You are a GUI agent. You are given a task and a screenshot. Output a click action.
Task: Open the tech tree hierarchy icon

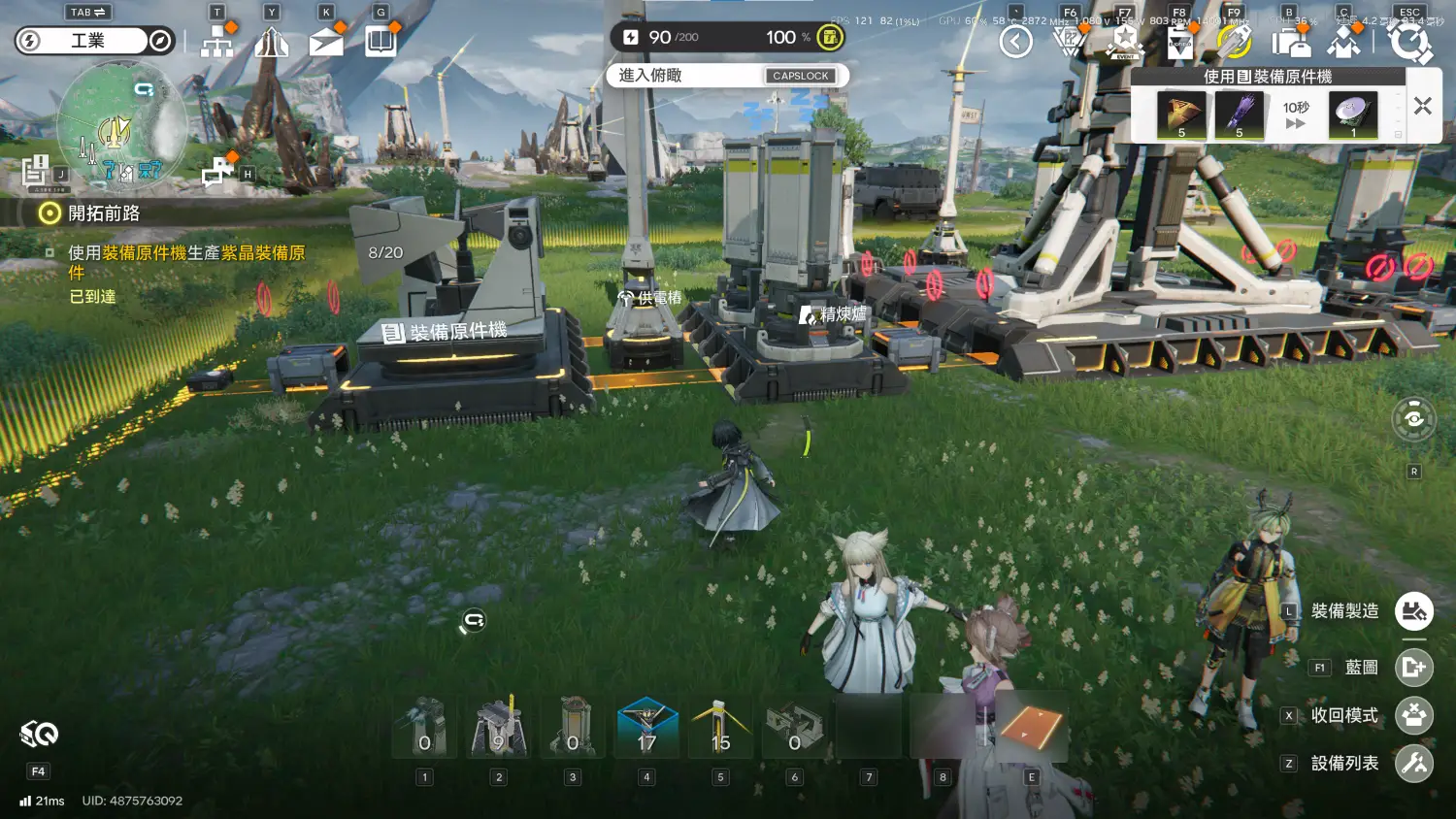[x=217, y=42]
